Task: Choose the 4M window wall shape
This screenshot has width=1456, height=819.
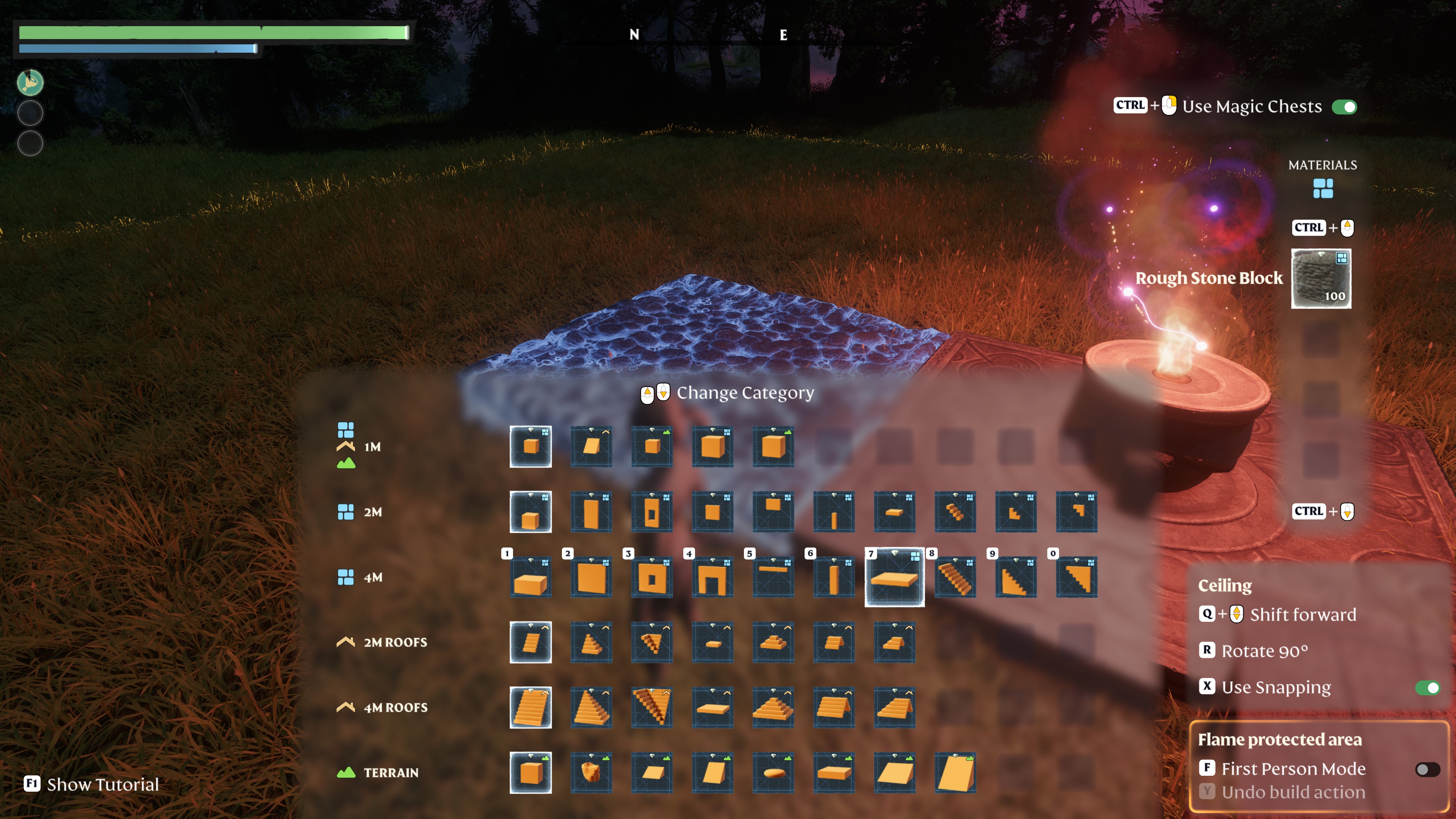Action: pos(652,577)
